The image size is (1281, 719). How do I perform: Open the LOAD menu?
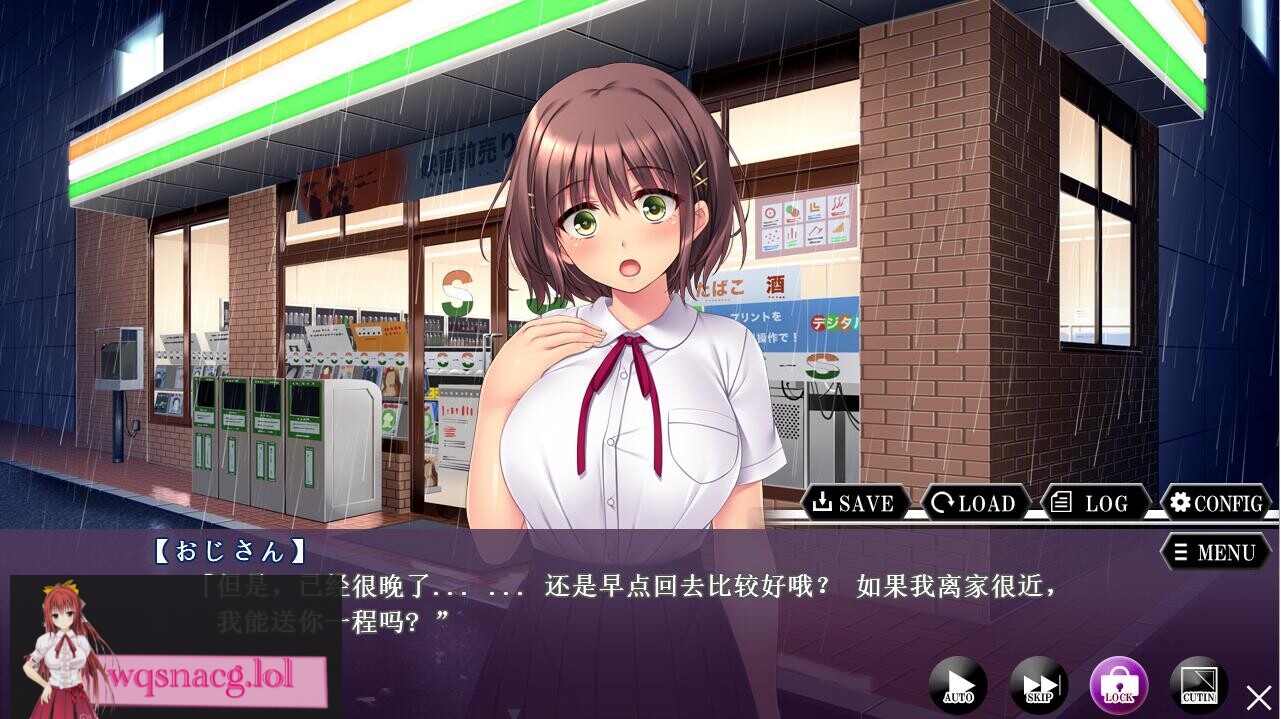coord(975,503)
